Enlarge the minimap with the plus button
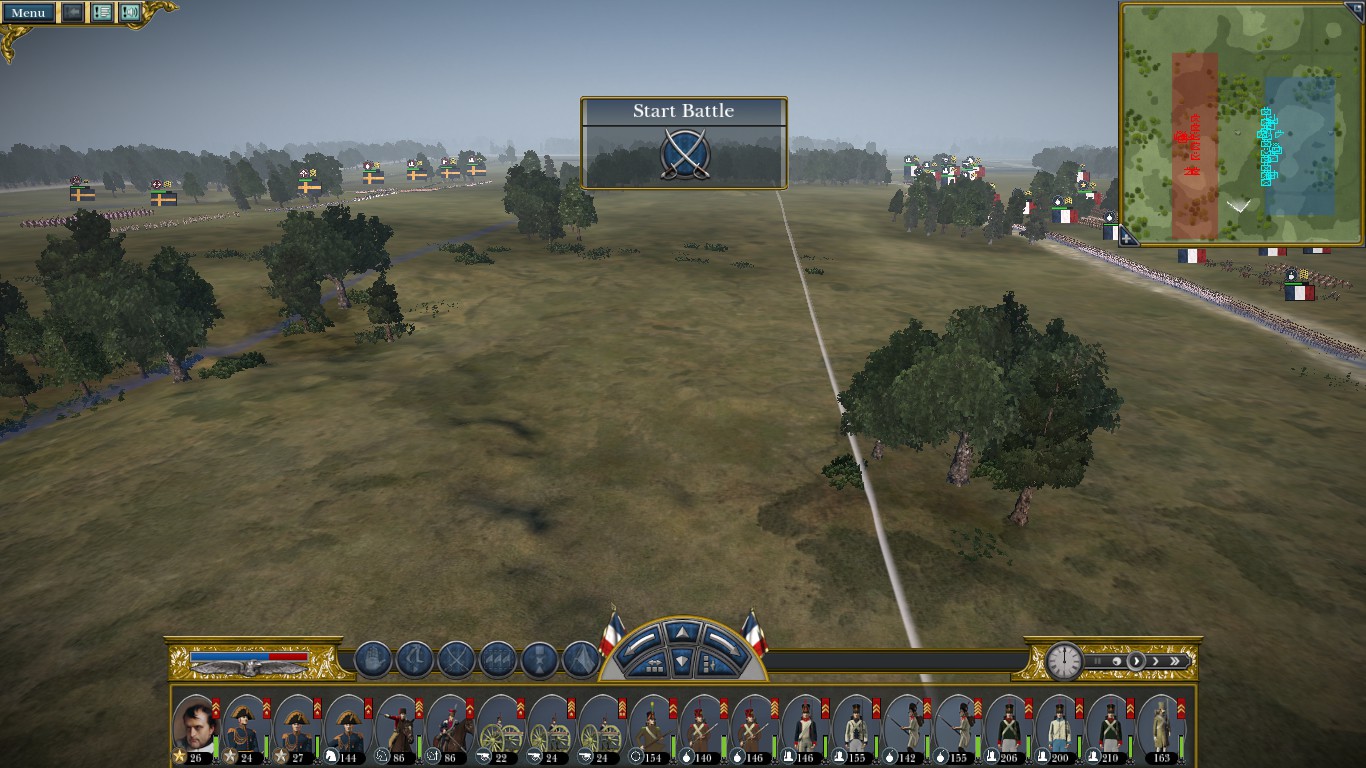This screenshot has height=768, width=1366. [1127, 238]
